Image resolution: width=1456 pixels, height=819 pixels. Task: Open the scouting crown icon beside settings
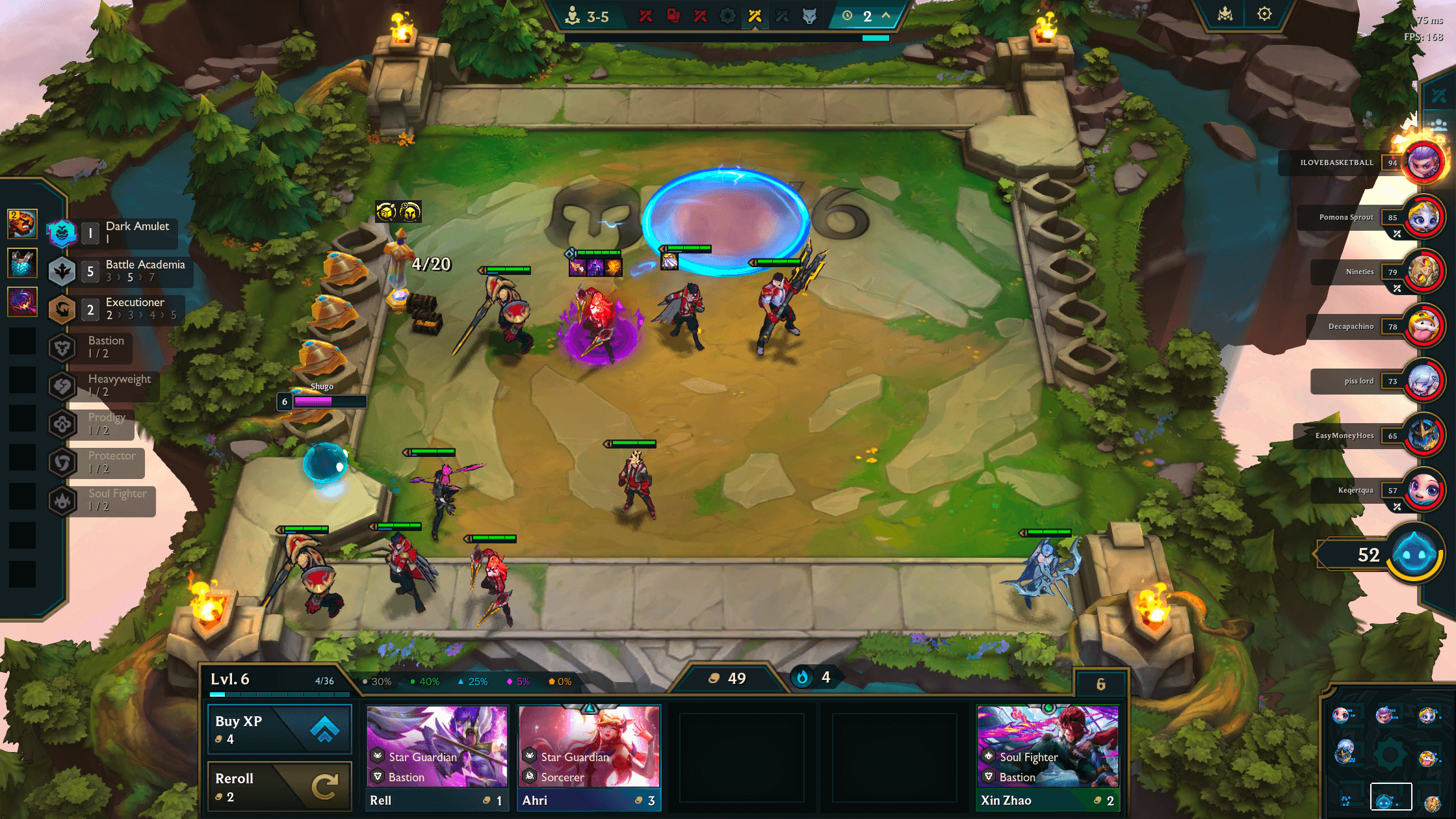pos(1226,13)
